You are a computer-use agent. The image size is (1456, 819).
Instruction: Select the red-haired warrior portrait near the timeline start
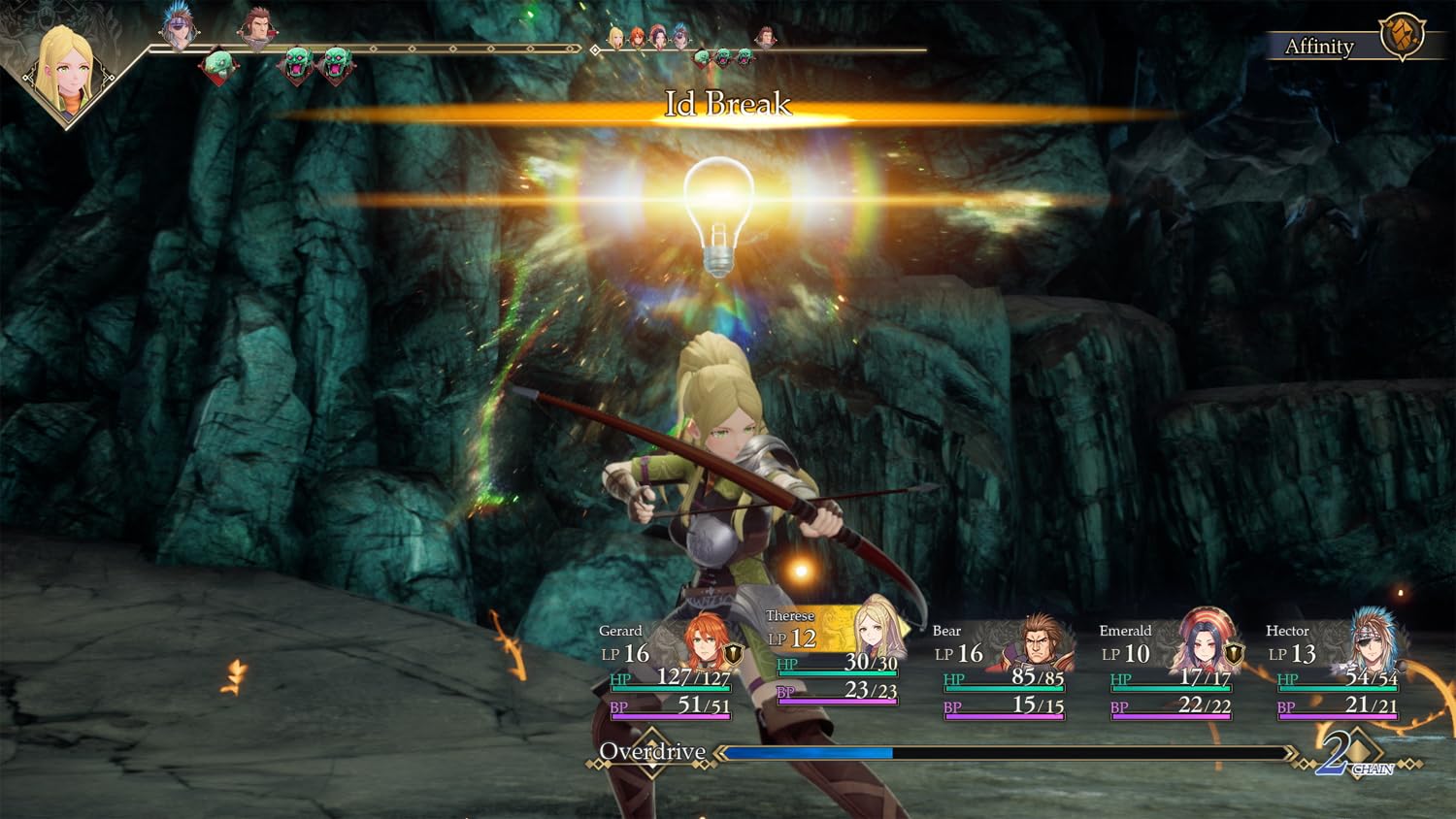click(256, 24)
